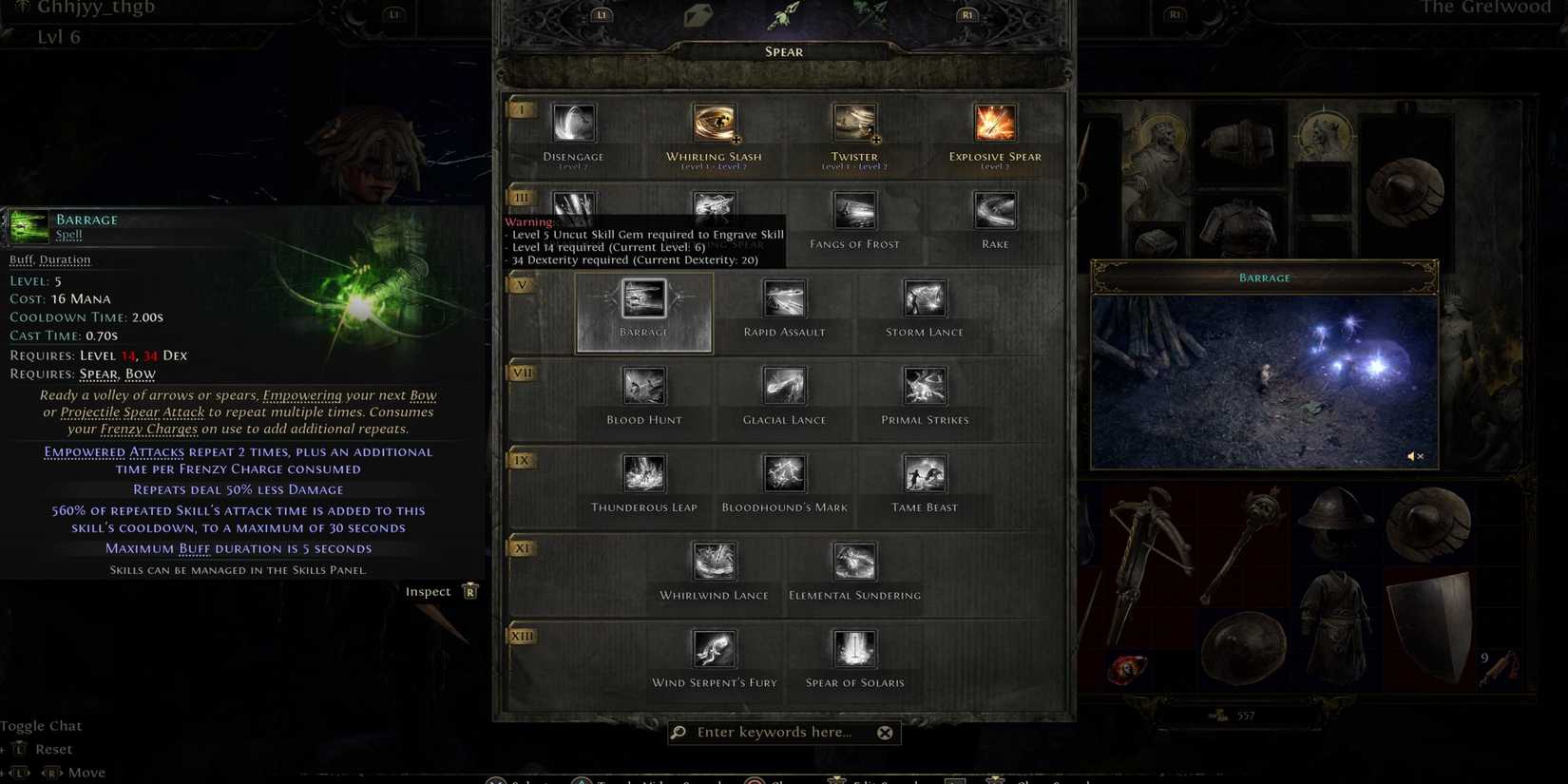Toggle Chat visibility

[43, 725]
